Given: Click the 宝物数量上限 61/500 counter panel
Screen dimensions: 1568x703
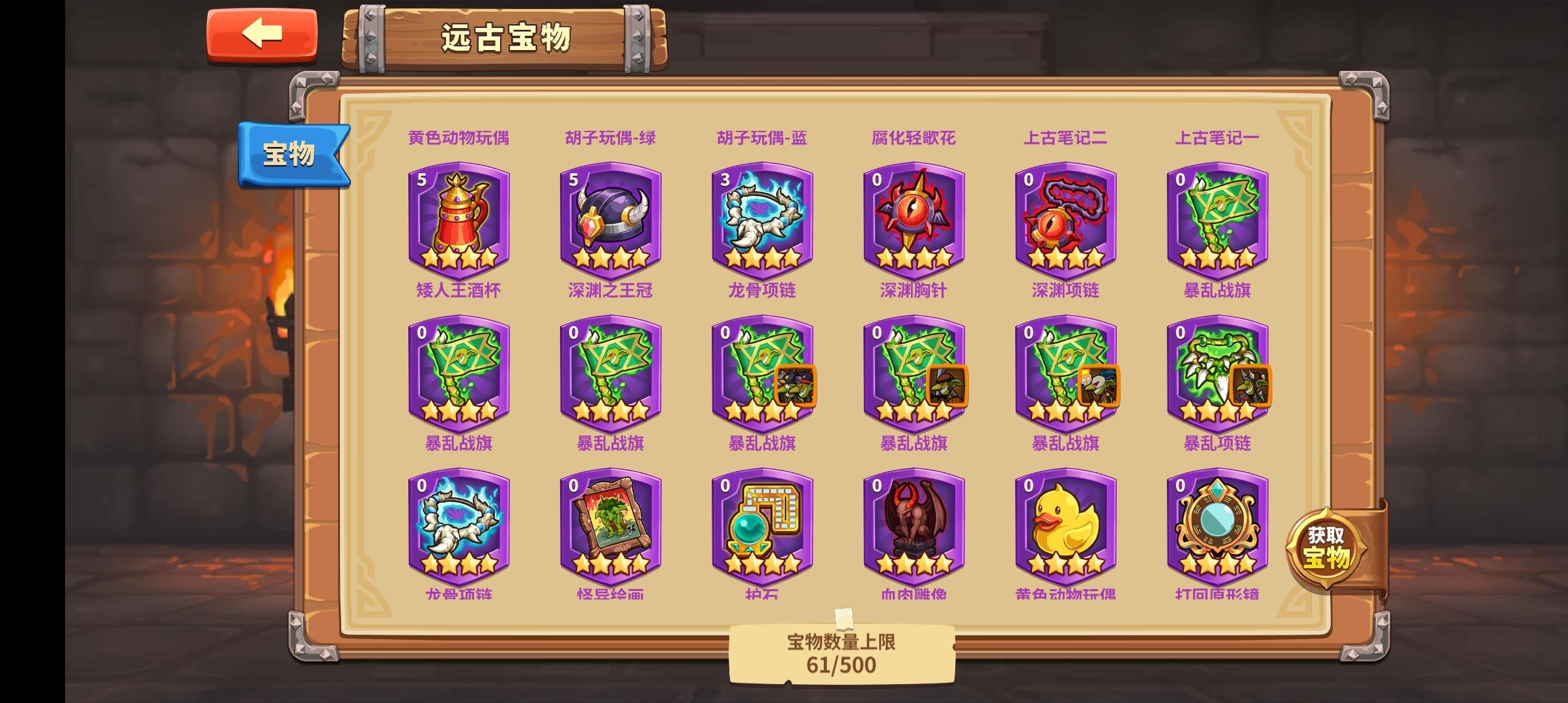Looking at the screenshot, I should coord(840,657).
